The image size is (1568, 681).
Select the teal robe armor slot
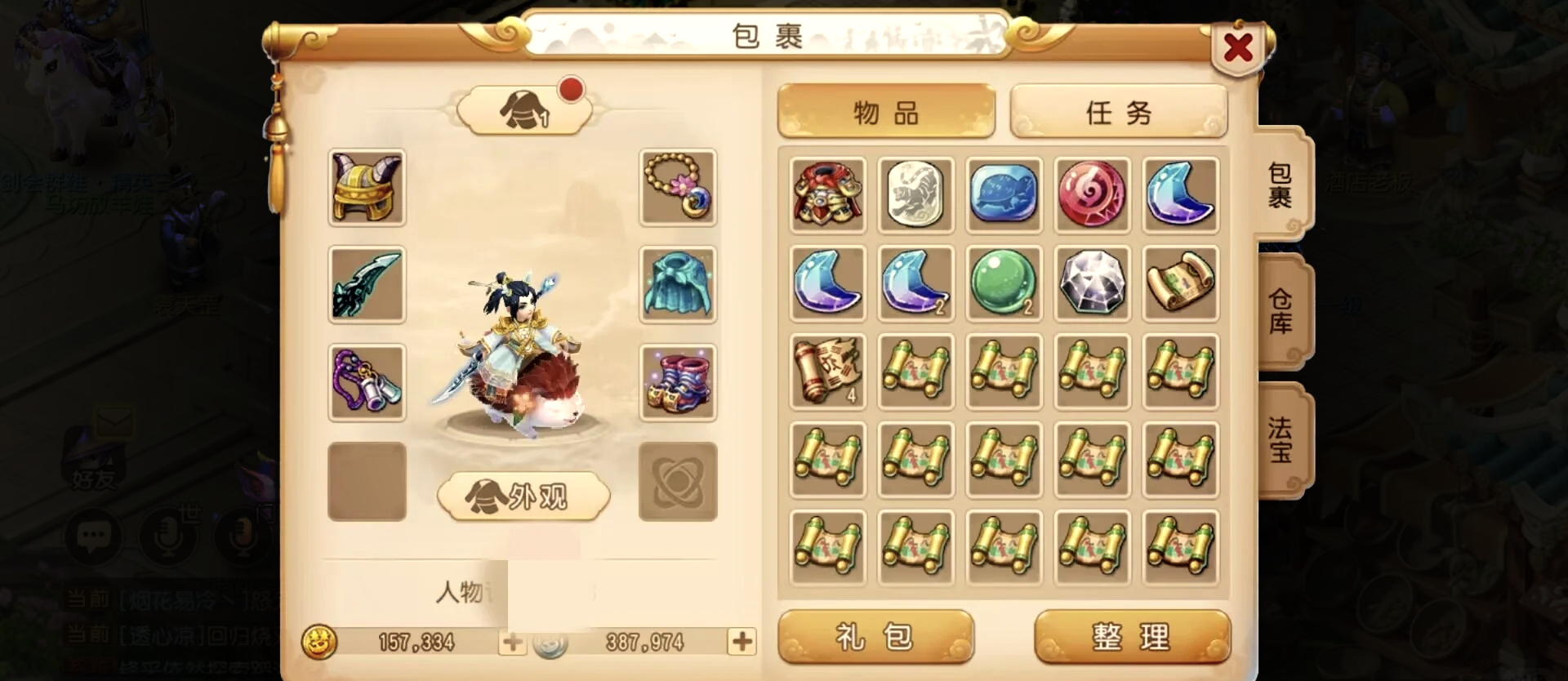click(678, 285)
